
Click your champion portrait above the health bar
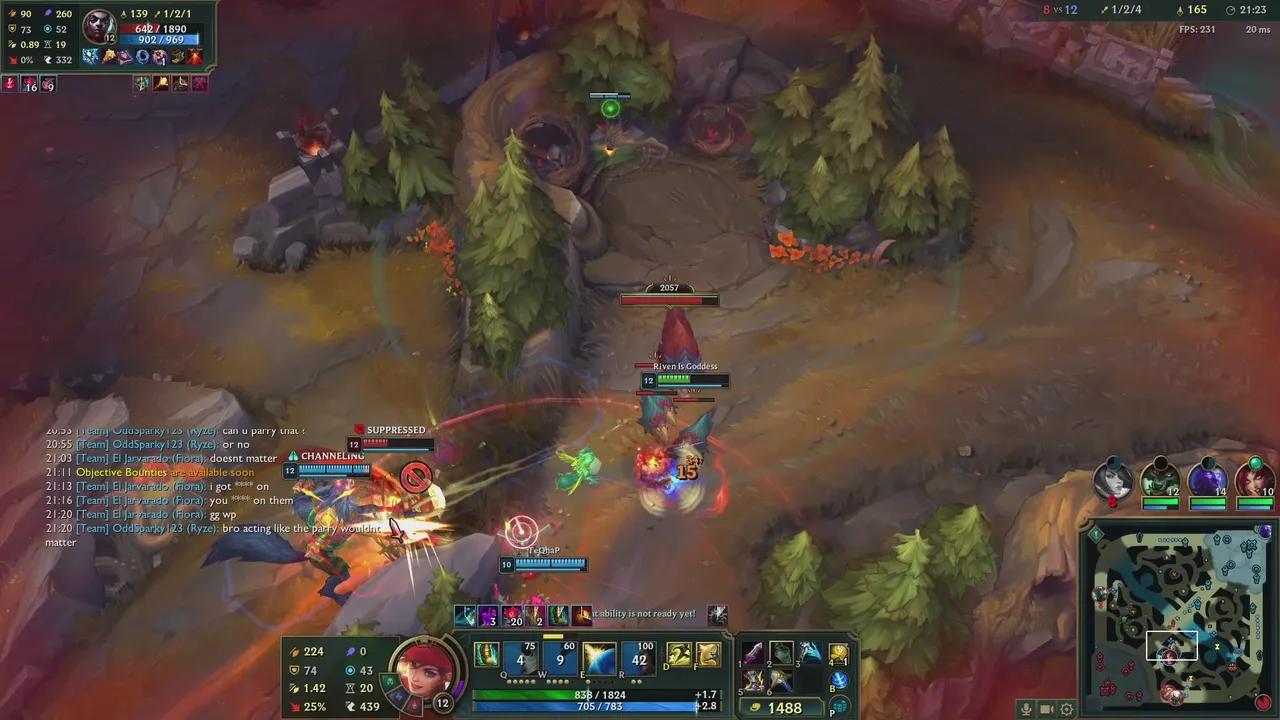click(427, 668)
